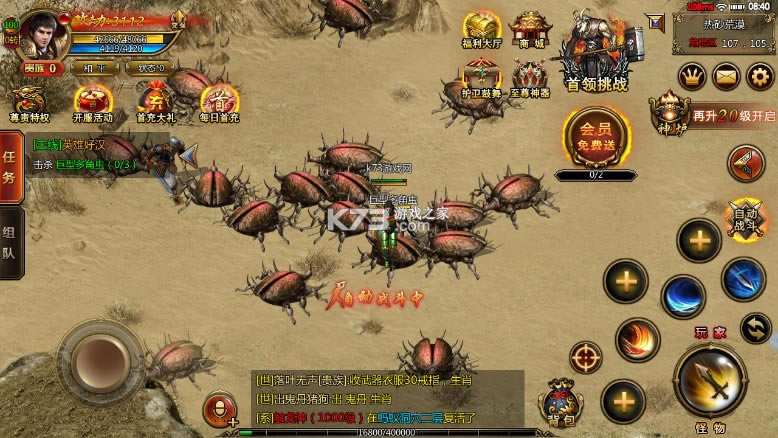Open the 尊贵特权 privileges icon
The width and height of the screenshot is (778, 438).
click(27, 102)
